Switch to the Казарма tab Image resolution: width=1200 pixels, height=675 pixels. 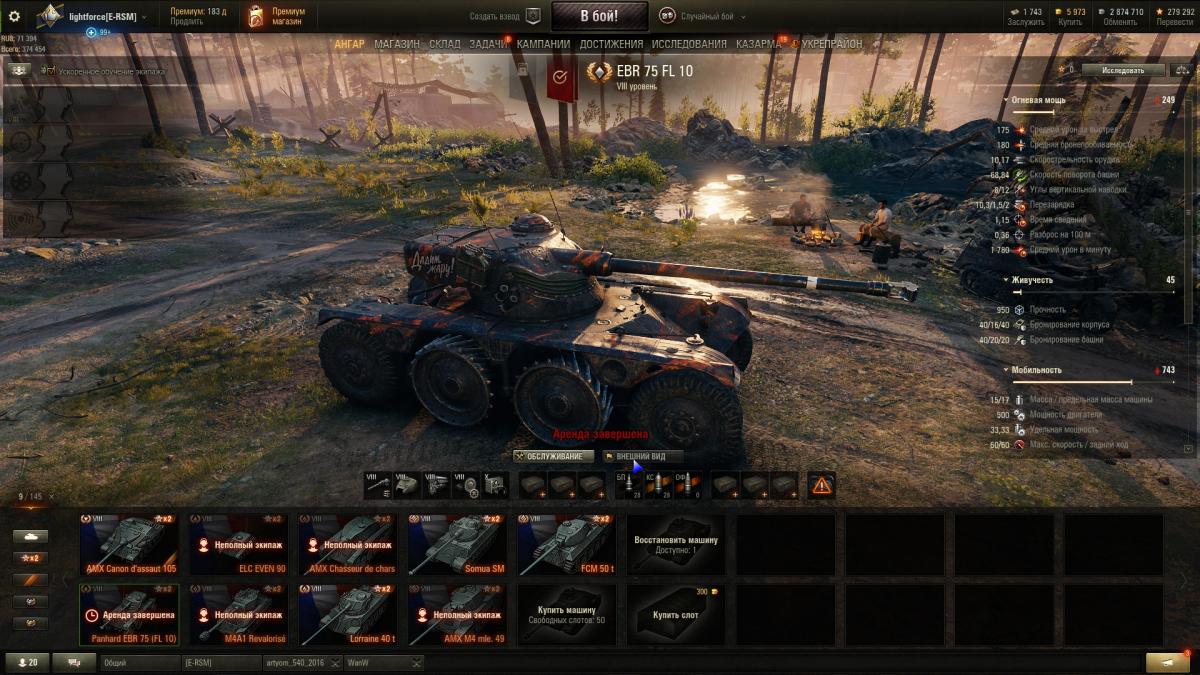pos(758,44)
